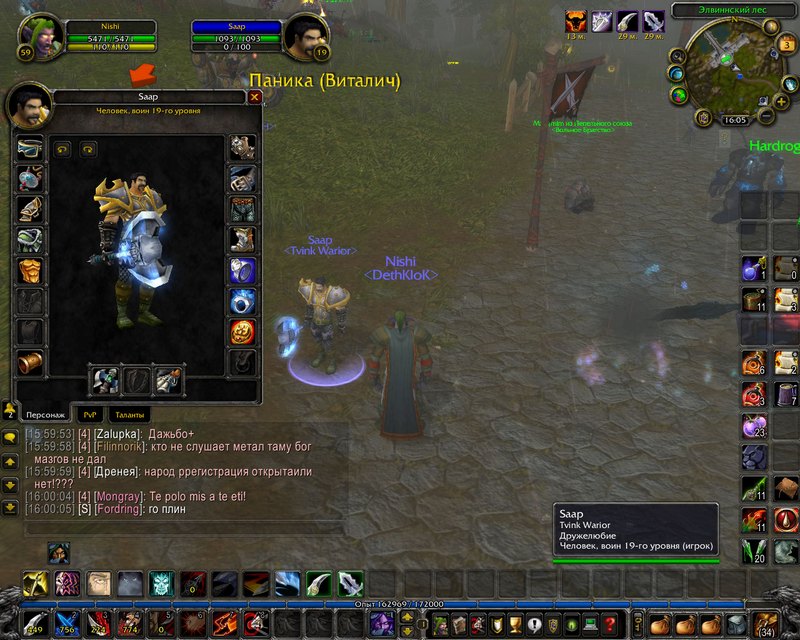Click the blue gem ring slot
The height and width of the screenshot is (640, 800).
click(x=242, y=301)
